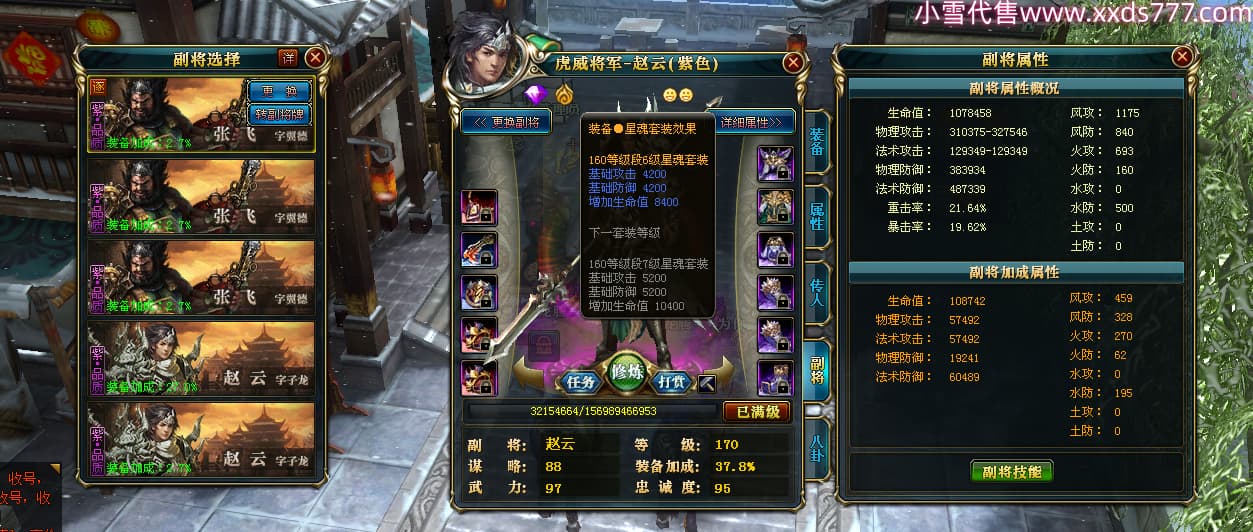Click the 任务 quest button
Image resolution: width=1253 pixels, height=532 pixels.
tap(581, 381)
